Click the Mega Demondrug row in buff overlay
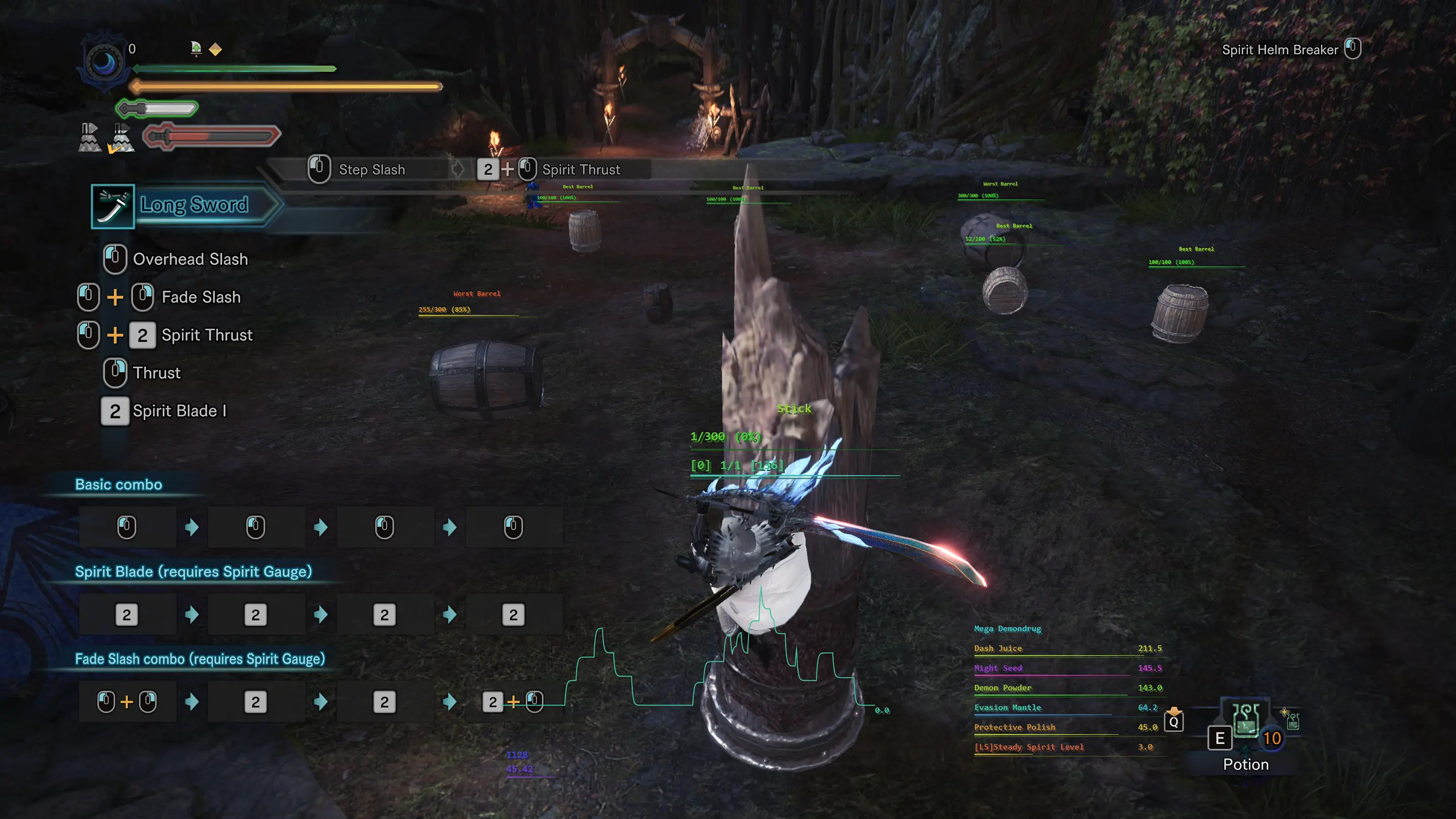Image resolution: width=1456 pixels, height=819 pixels. pos(1007,628)
